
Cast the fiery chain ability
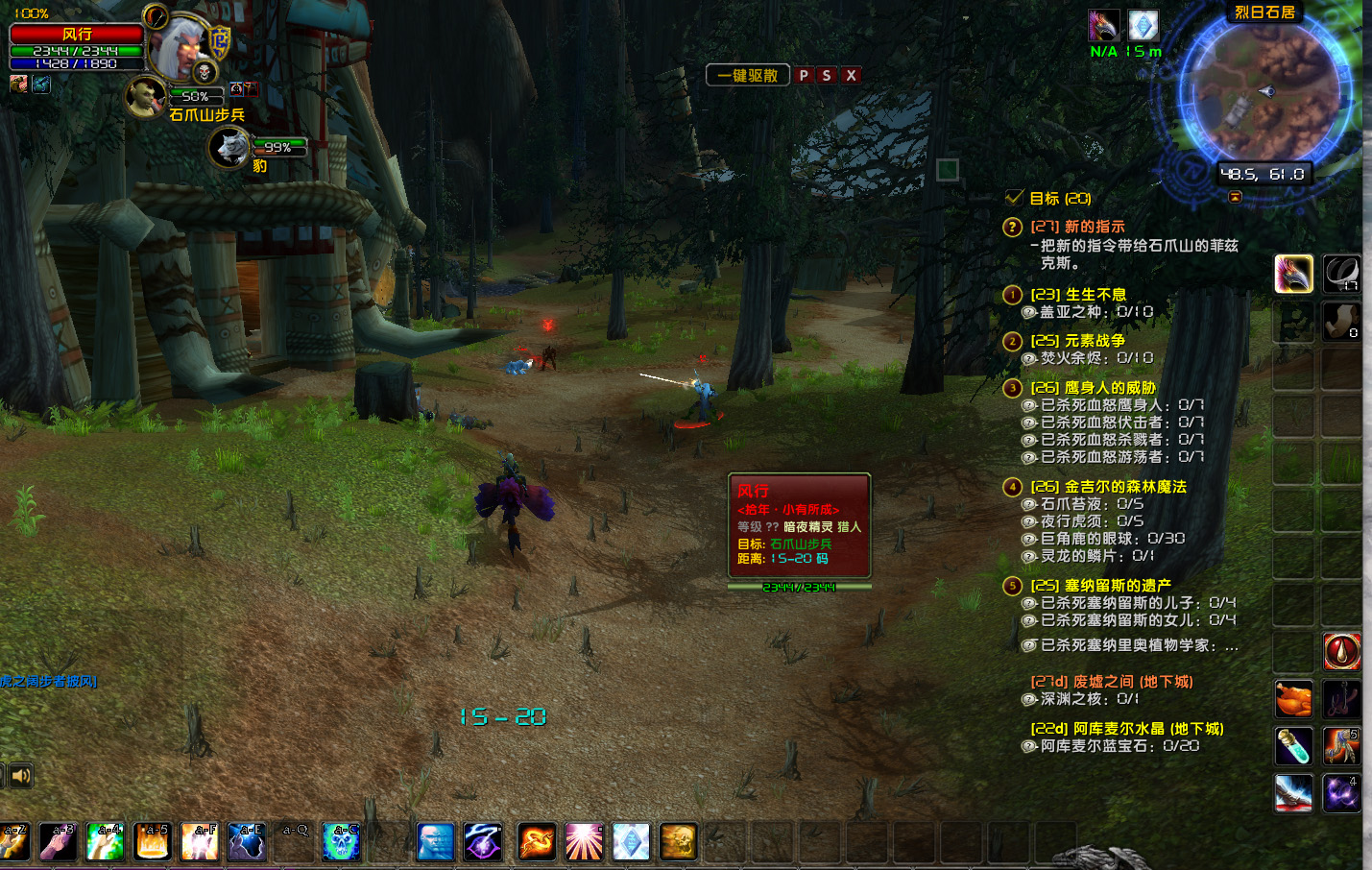[x=537, y=842]
